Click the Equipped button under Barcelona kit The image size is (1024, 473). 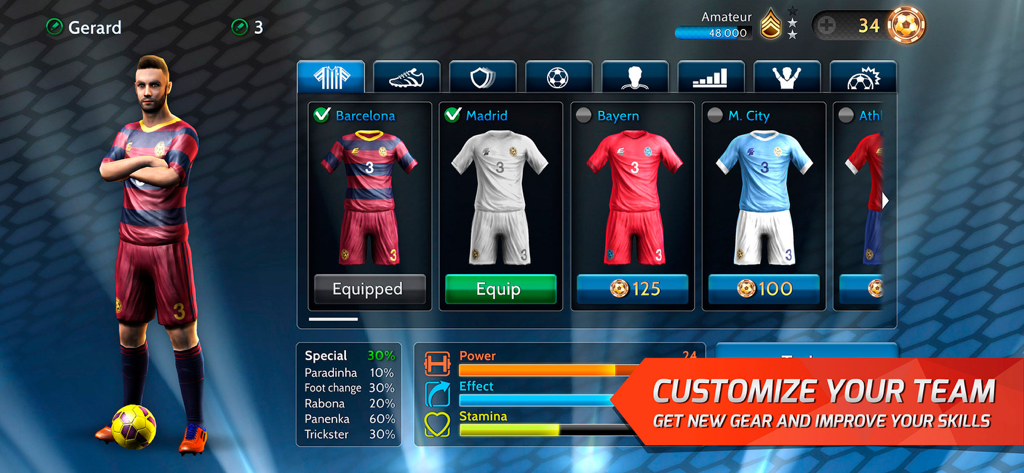(367, 289)
